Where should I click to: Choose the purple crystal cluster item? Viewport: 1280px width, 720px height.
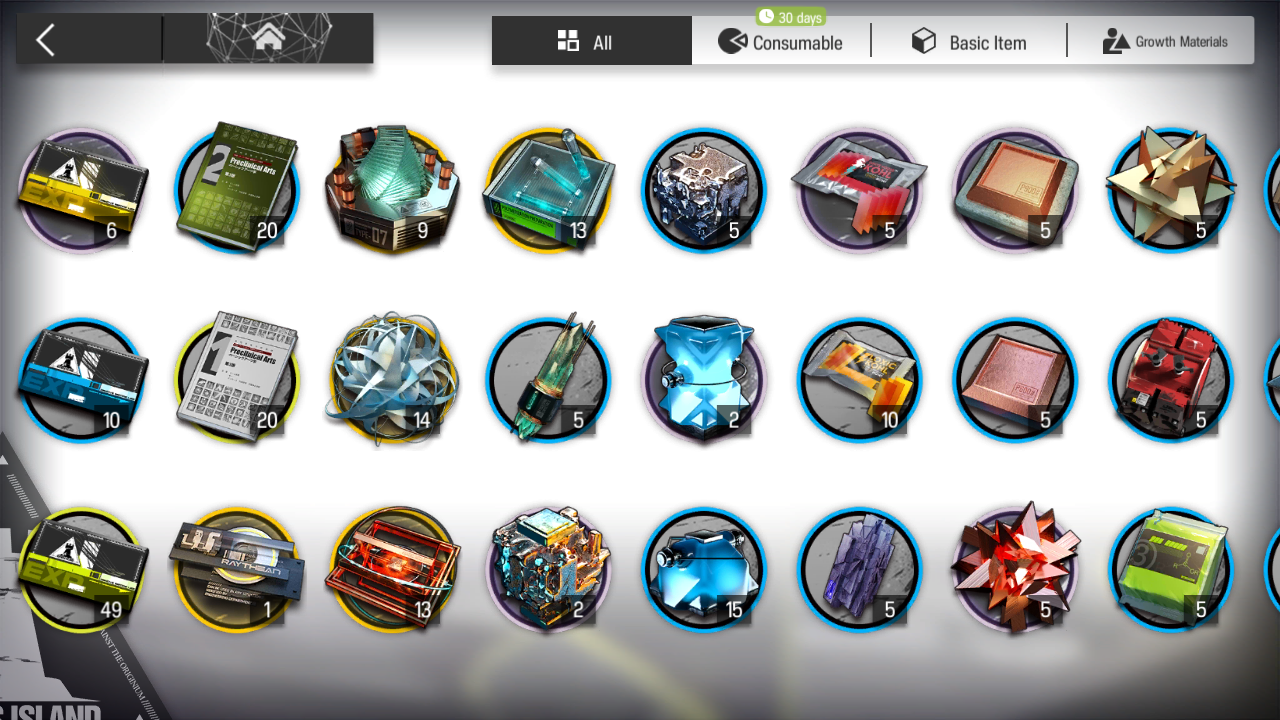(x=859, y=570)
